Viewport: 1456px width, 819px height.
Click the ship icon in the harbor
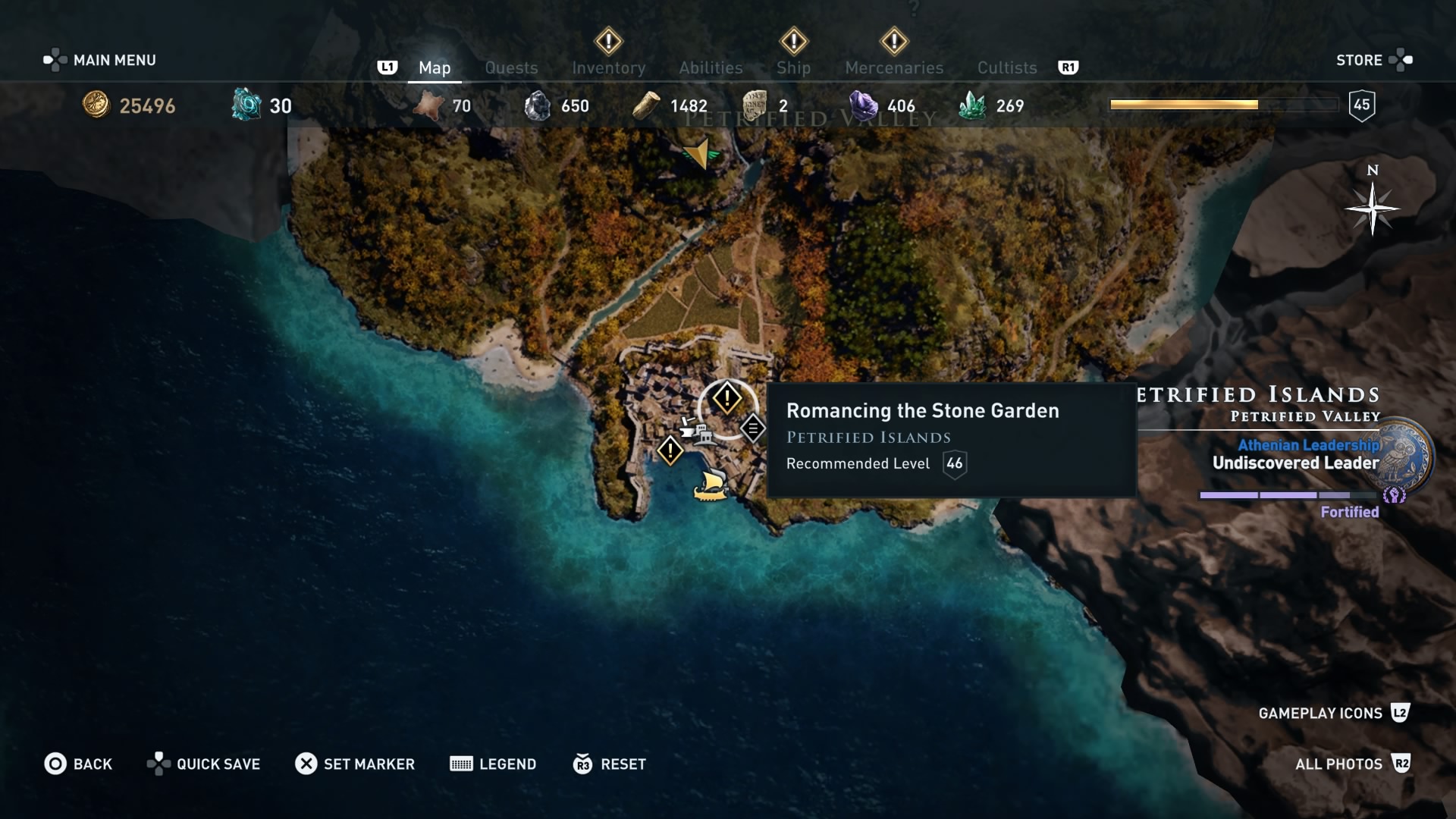711,485
